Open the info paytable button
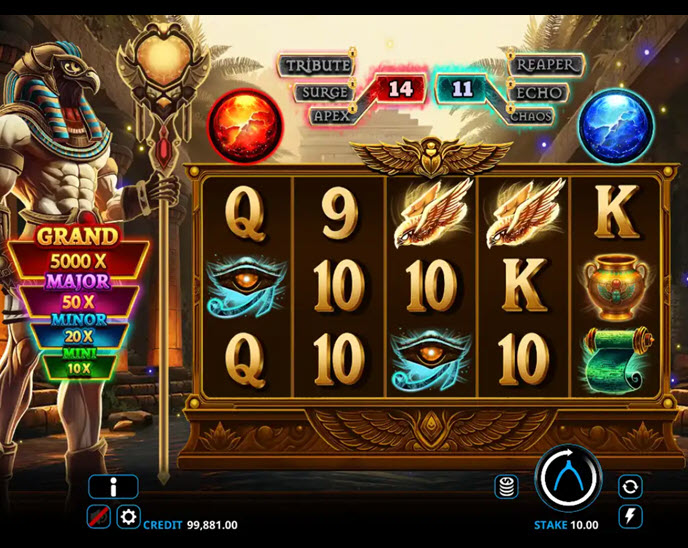This screenshot has width=688, height=548. (113, 487)
